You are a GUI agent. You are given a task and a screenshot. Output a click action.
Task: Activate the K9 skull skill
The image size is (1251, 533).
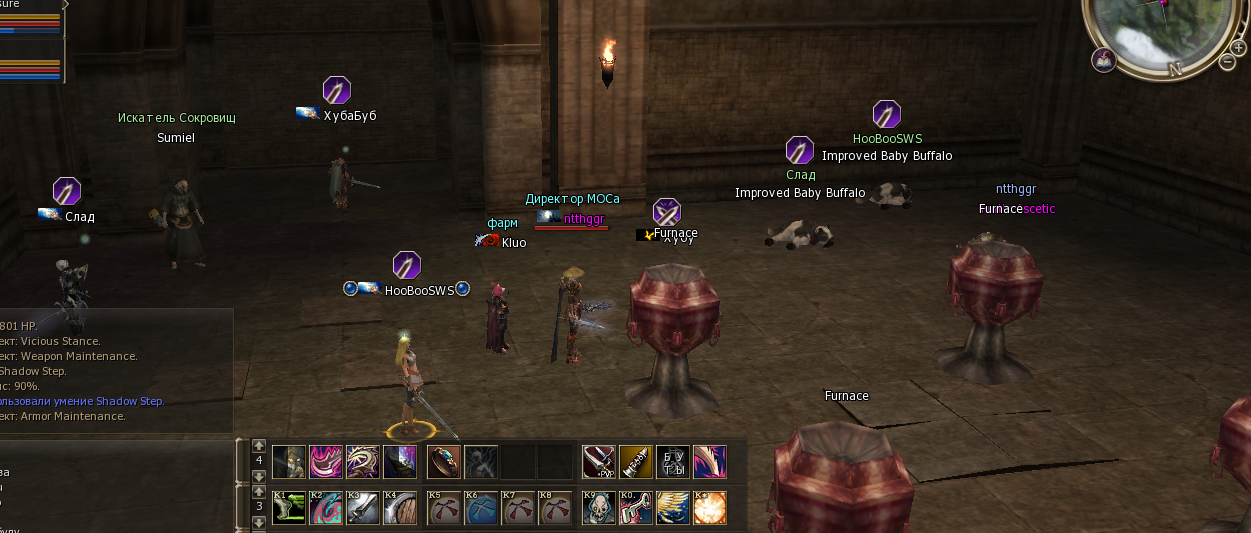pyautogui.click(x=599, y=507)
